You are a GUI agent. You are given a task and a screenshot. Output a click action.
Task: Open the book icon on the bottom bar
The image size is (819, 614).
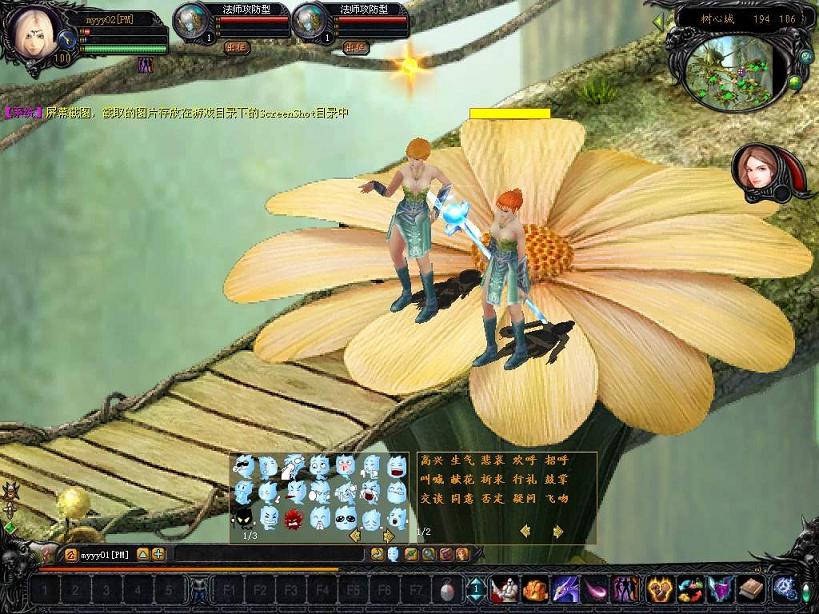(x=751, y=589)
